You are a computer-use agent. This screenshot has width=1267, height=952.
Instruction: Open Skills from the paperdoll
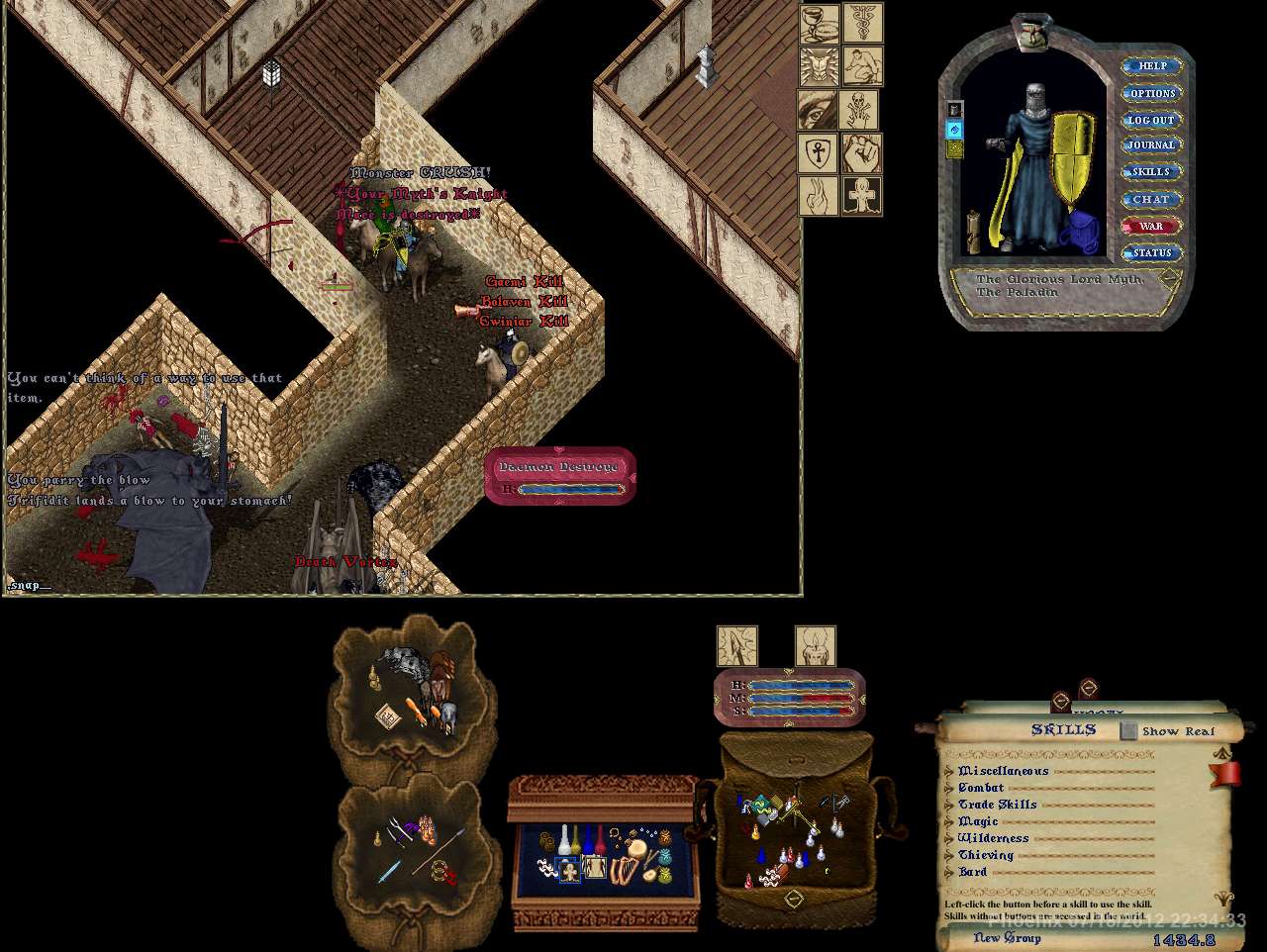1151,172
